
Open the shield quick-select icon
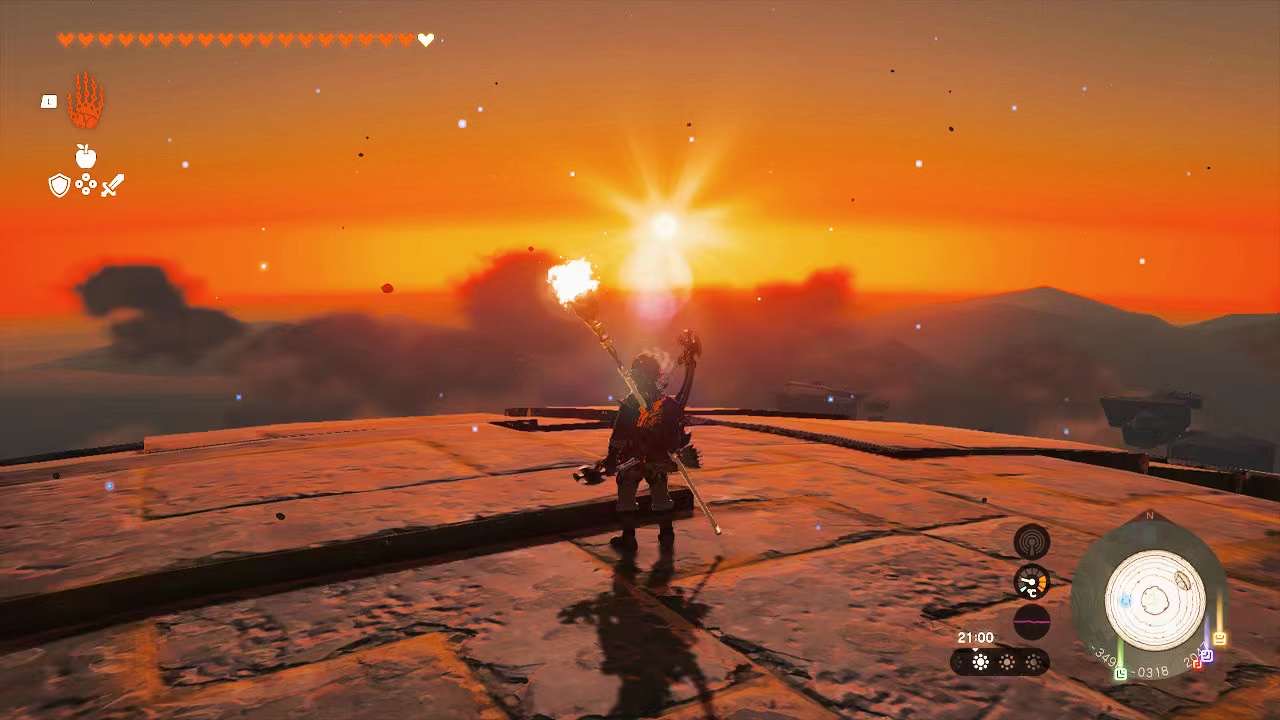[x=59, y=185]
